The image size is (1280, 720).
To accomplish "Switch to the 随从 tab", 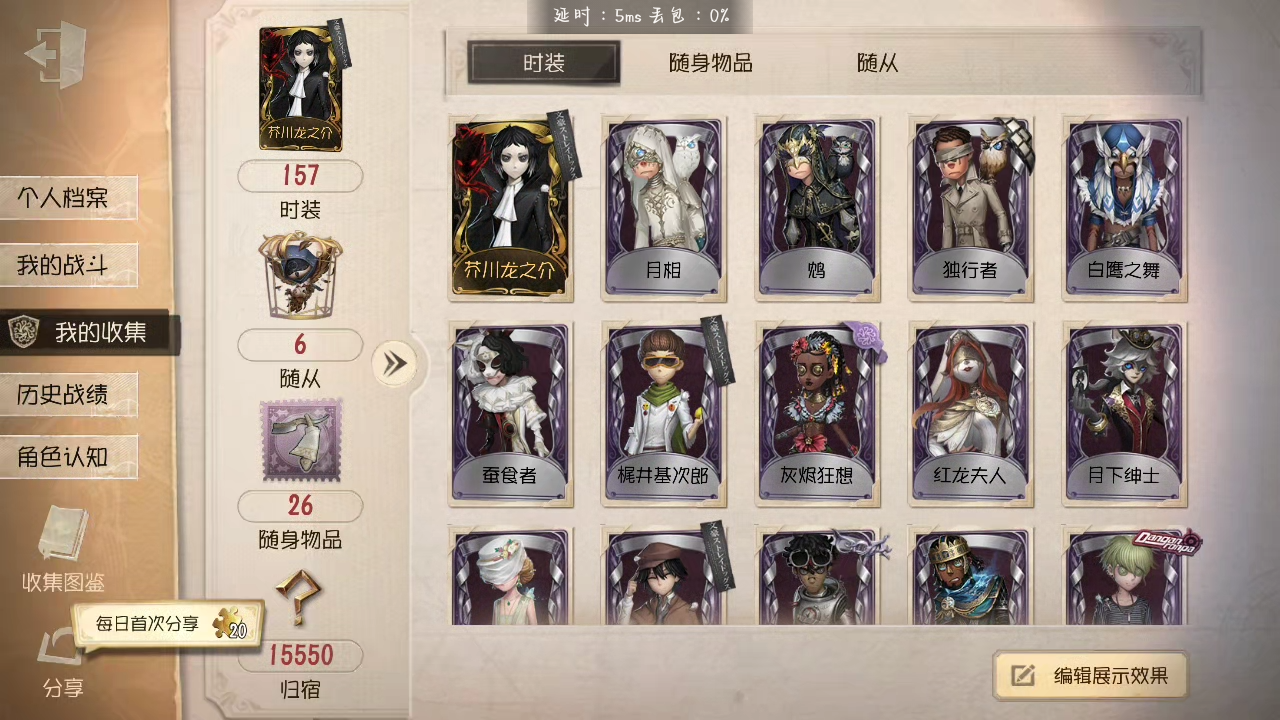I will click(877, 63).
